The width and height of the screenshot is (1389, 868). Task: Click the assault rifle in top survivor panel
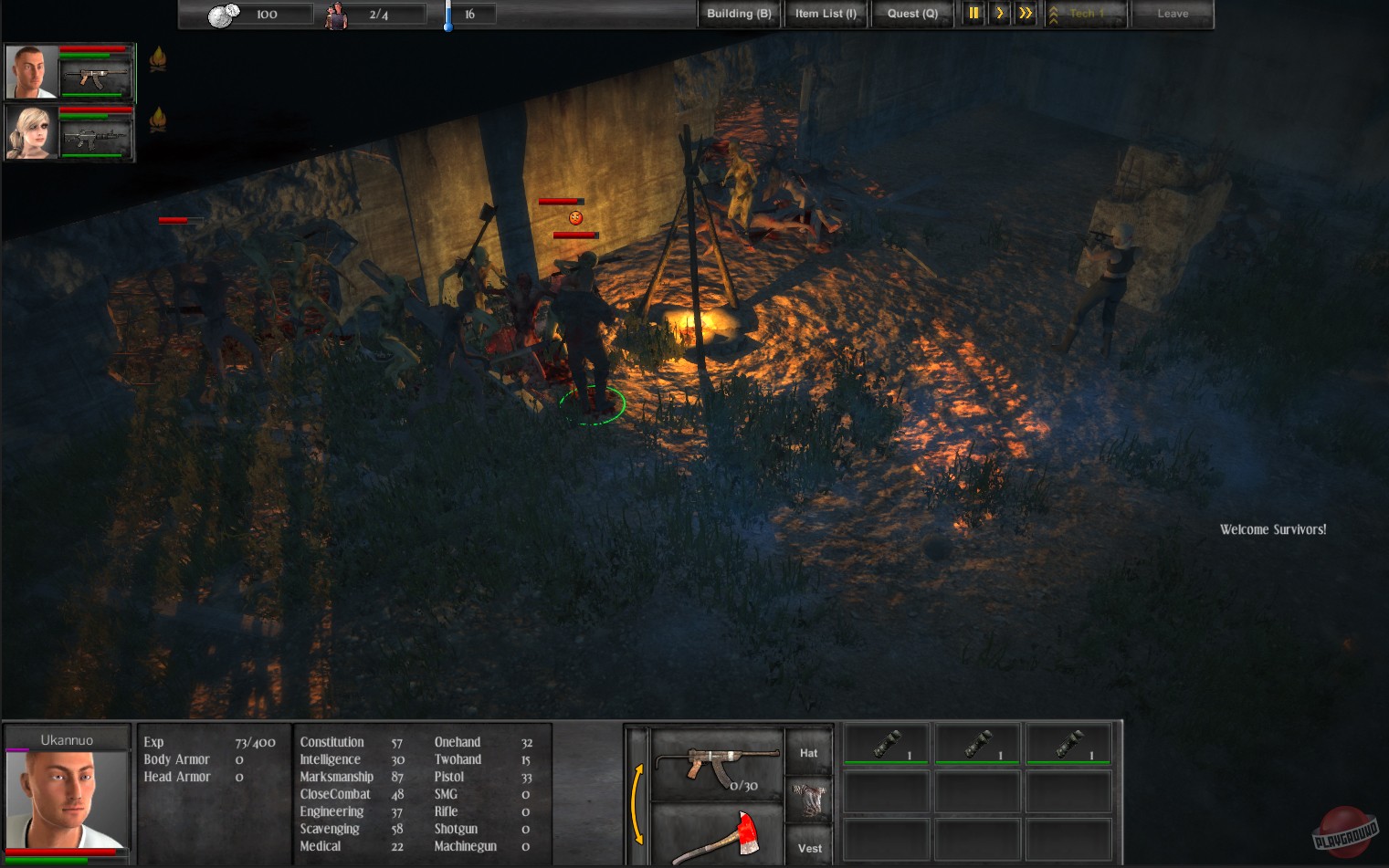coord(96,78)
